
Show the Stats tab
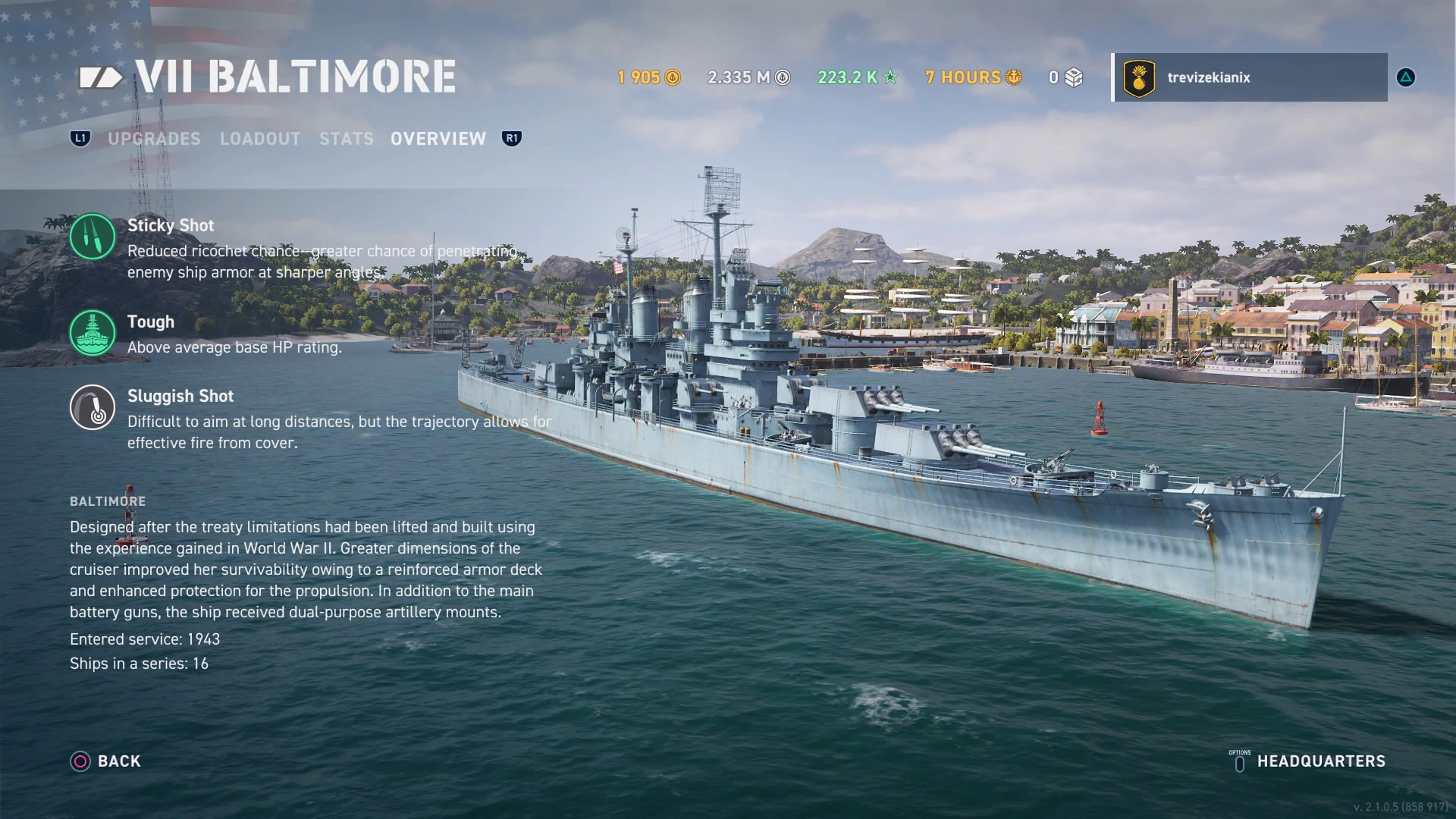pos(346,139)
